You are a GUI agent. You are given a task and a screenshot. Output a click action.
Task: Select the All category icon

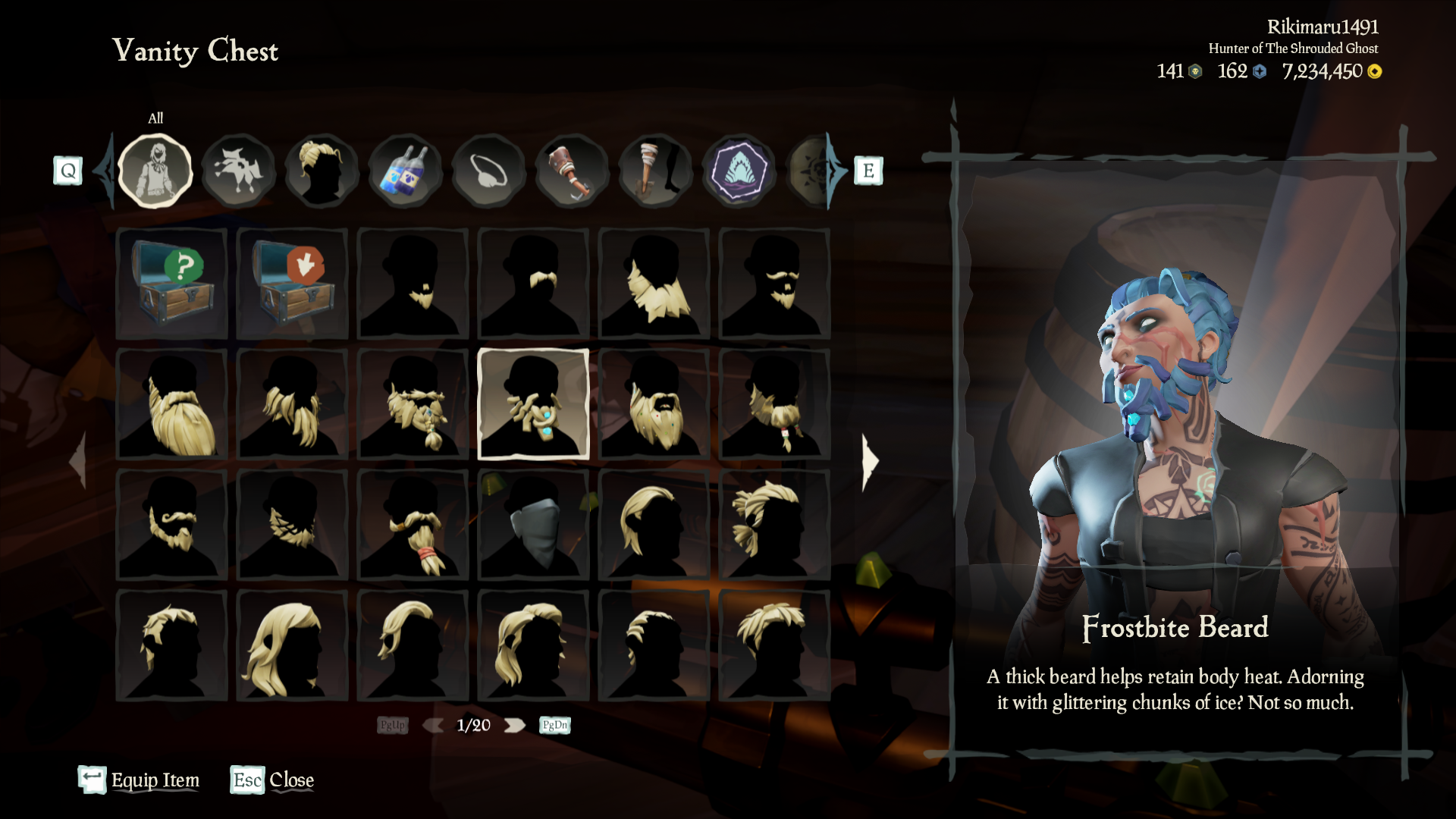(x=155, y=171)
